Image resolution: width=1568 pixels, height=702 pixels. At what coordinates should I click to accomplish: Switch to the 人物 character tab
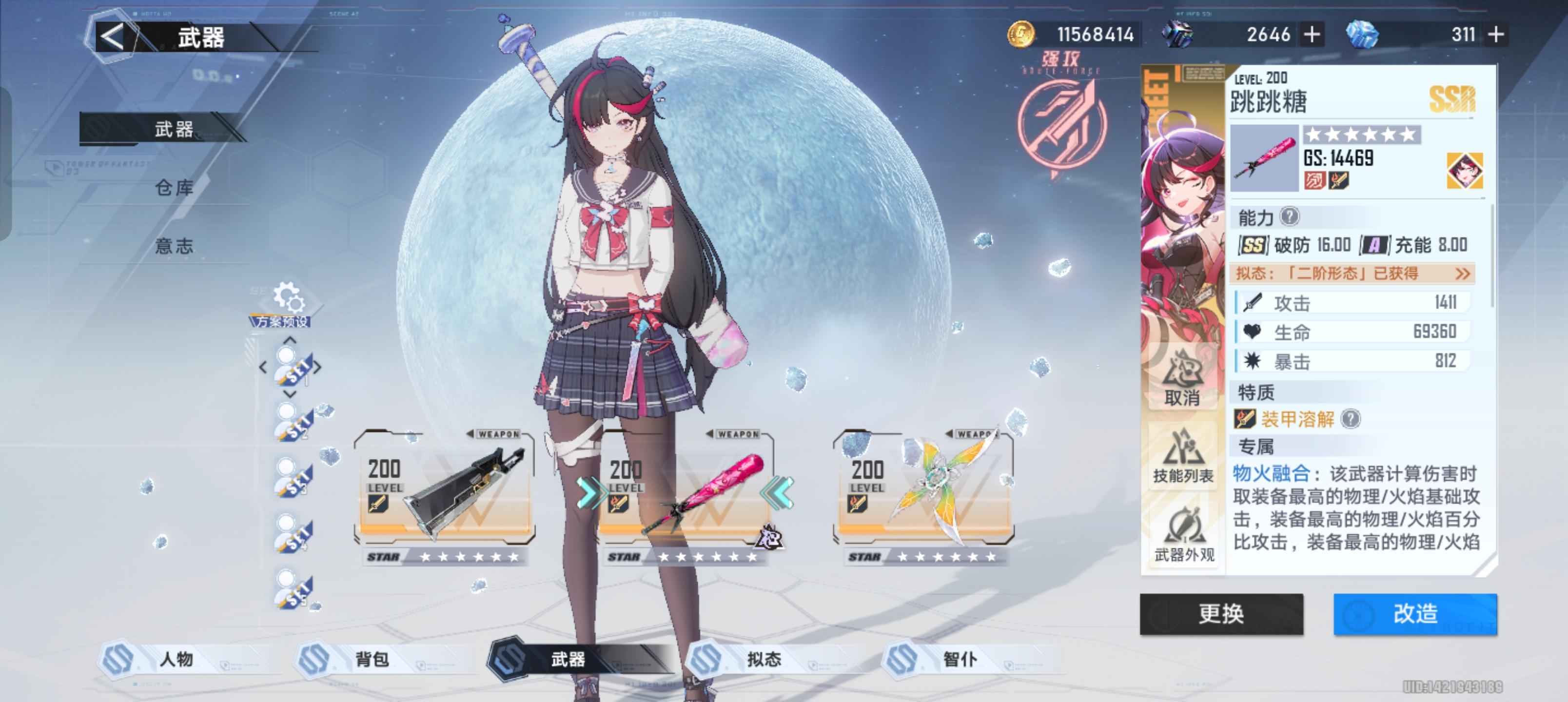pyautogui.click(x=176, y=659)
